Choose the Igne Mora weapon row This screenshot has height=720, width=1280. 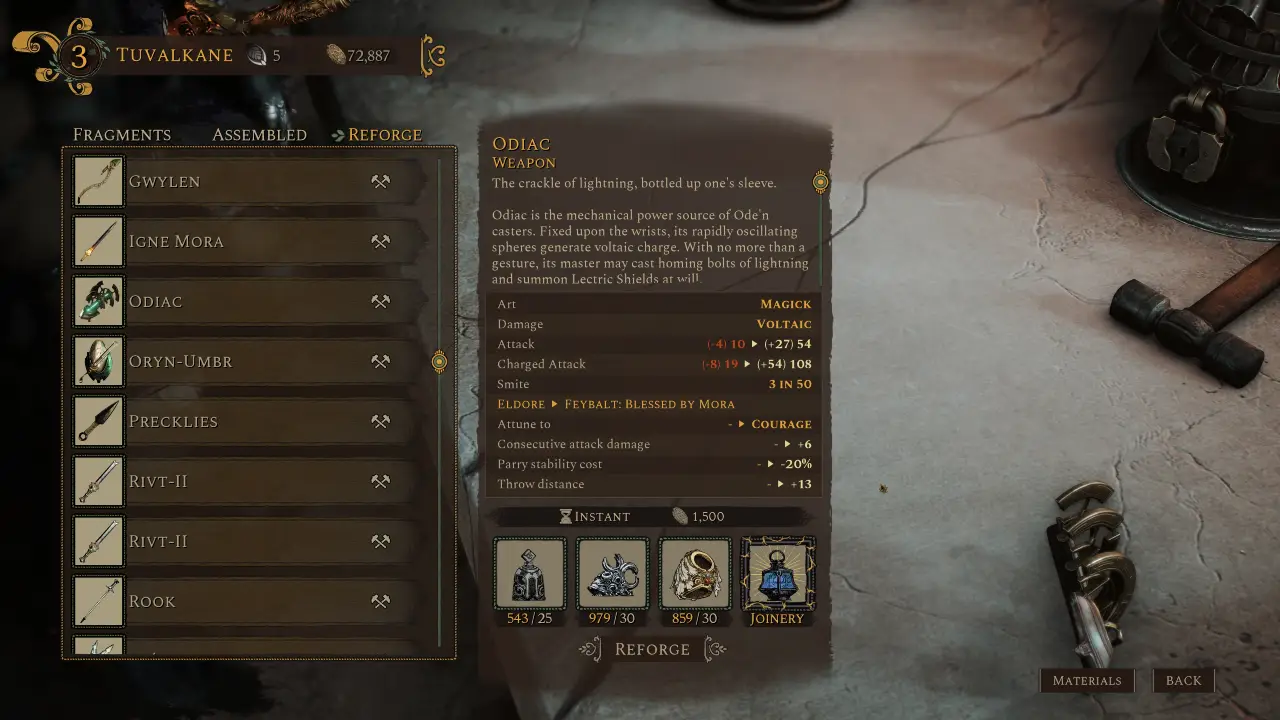[x=250, y=242]
